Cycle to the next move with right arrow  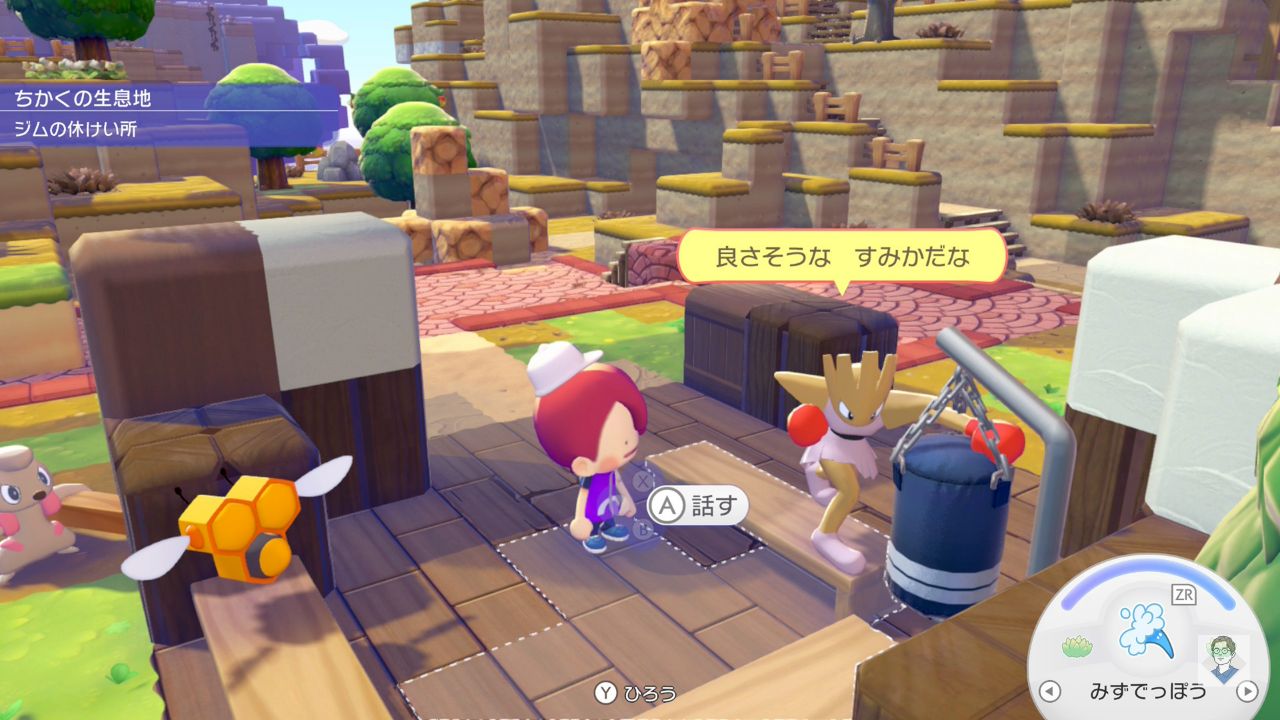[x=1246, y=691]
